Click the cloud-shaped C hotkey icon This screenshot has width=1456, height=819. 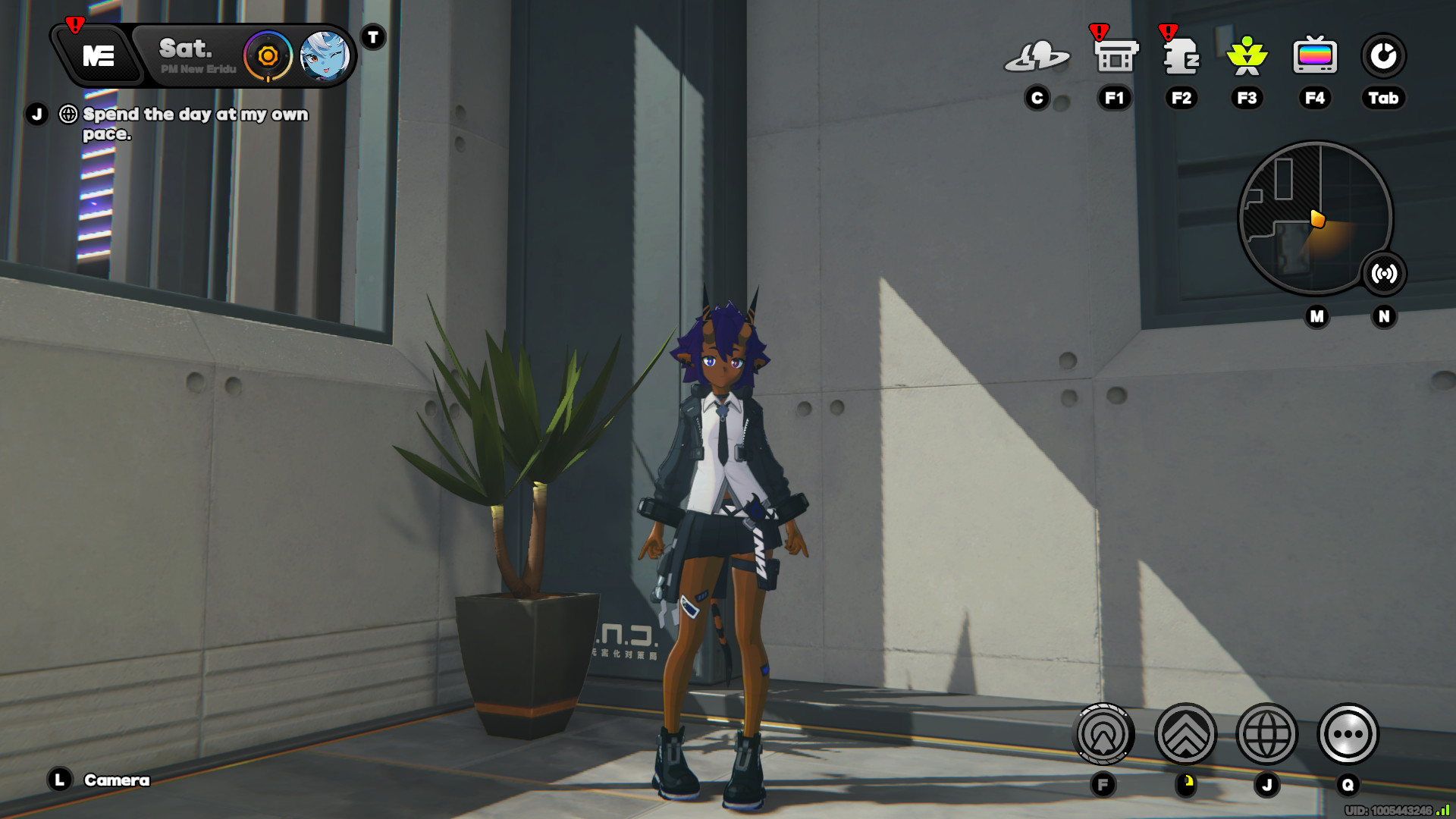pos(1037,55)
